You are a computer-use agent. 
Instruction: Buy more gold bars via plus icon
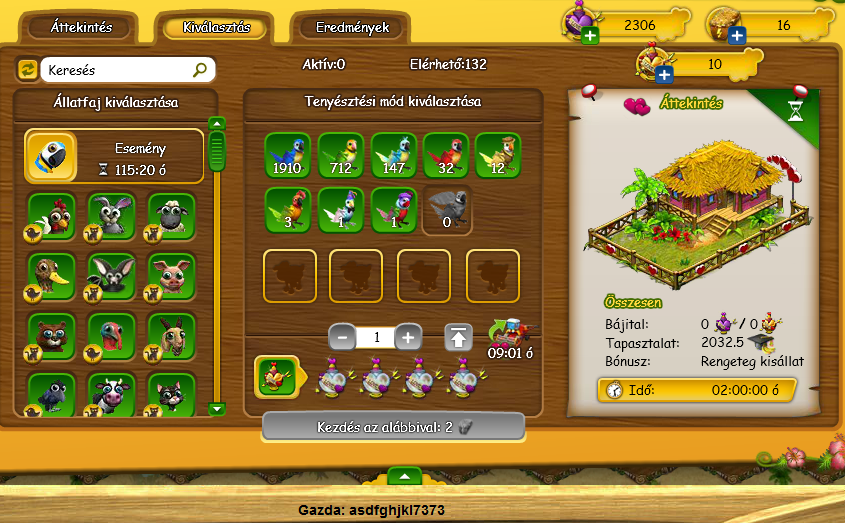coord(737,37)
